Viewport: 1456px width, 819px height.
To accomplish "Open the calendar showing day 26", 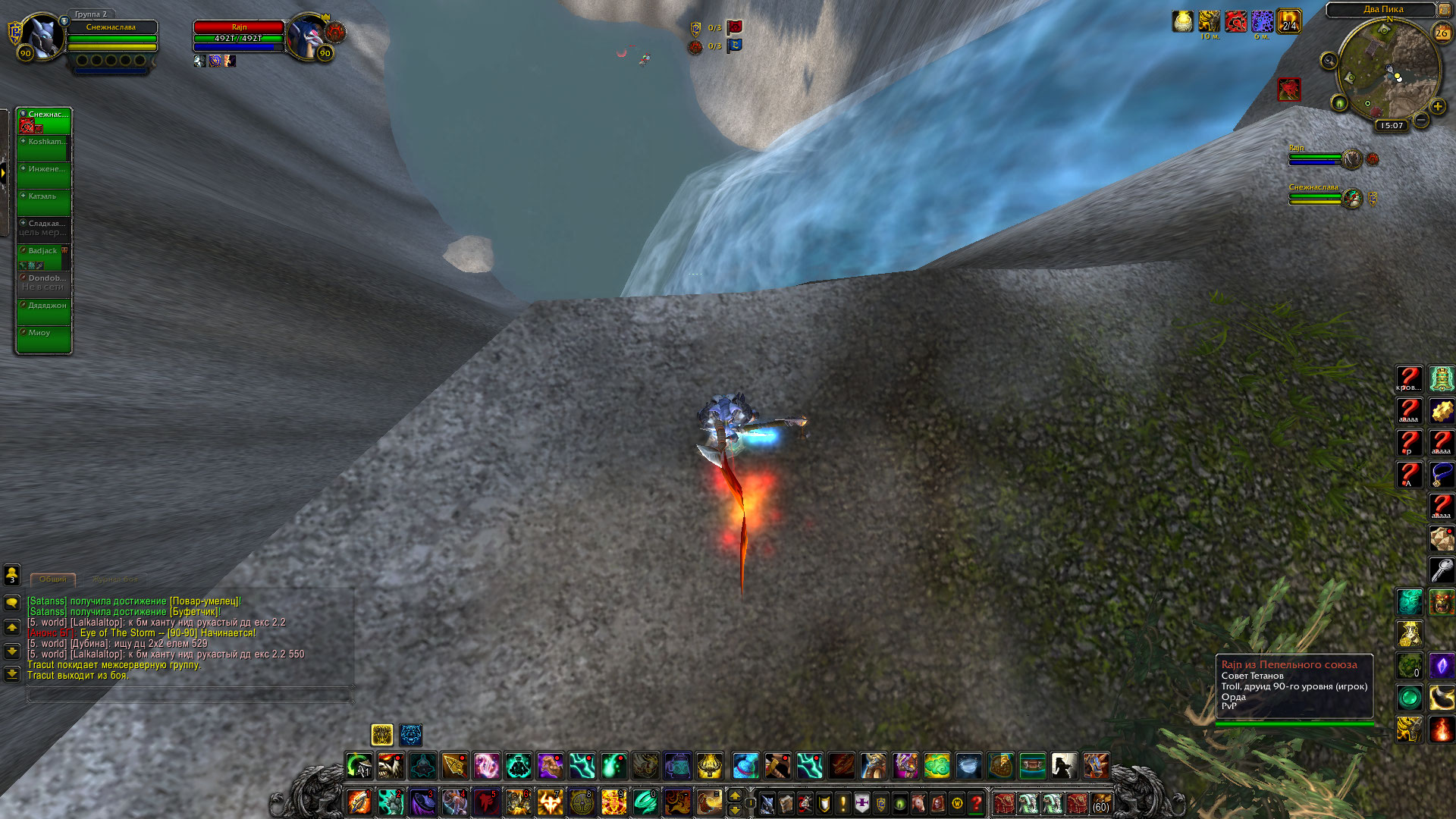I will click(1442, 33).
